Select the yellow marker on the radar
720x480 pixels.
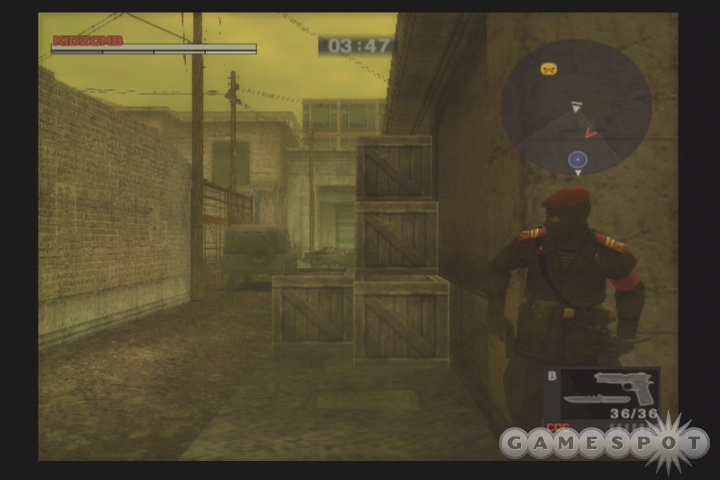pyautogui.click(x=548, y=69)
